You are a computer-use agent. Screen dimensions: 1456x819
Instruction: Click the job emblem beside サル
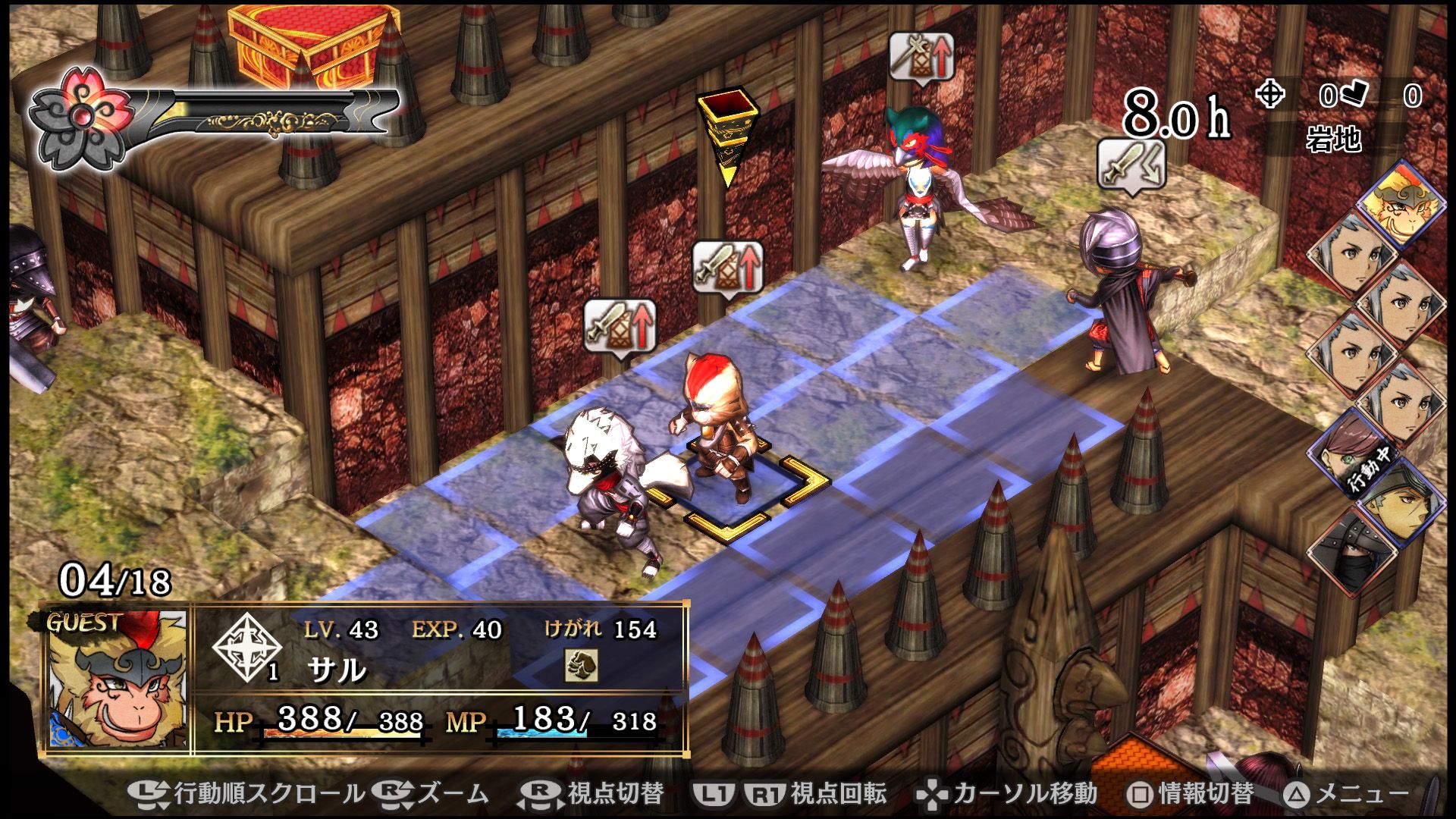246,647
